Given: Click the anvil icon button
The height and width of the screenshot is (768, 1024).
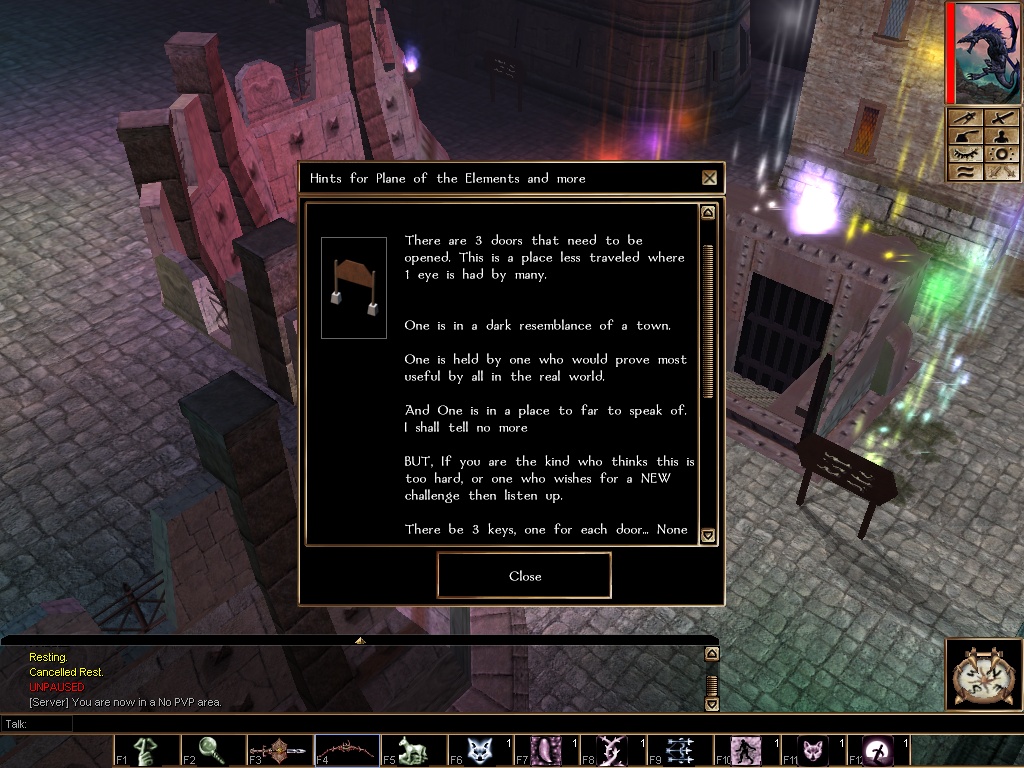Looking at the screenshot, I should click(964, 137).
